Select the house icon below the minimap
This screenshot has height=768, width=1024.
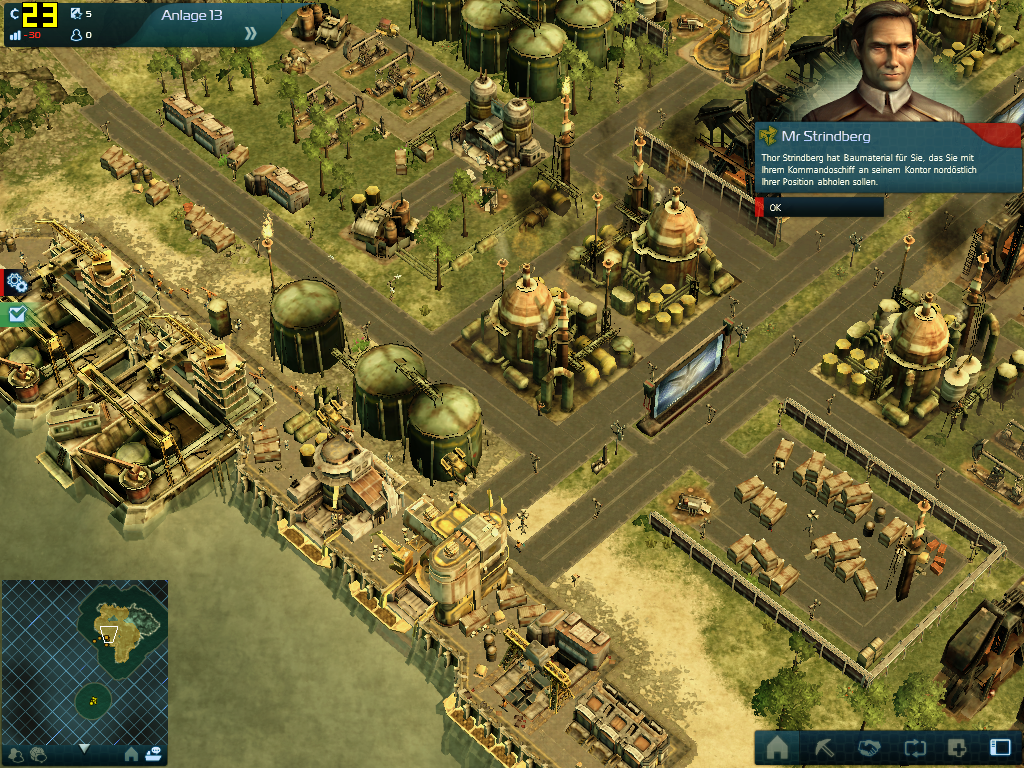tap(131, 753)
